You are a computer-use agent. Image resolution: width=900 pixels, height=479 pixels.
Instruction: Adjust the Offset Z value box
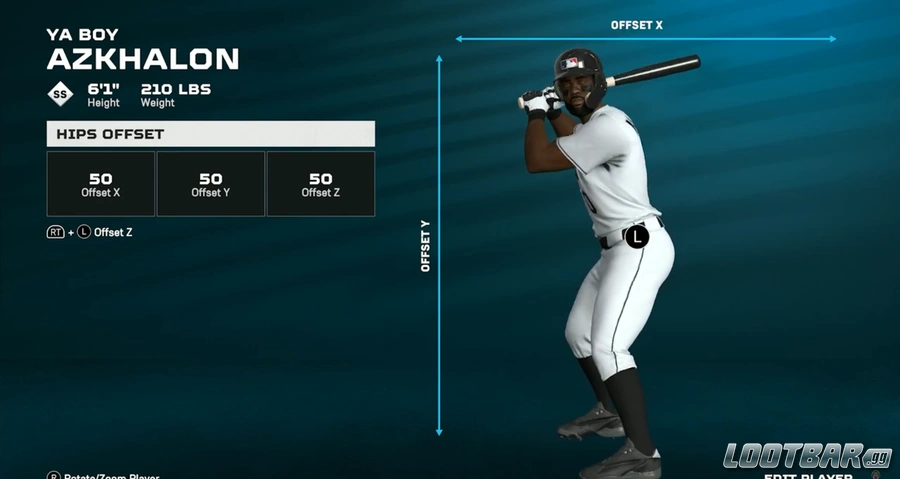320,184
